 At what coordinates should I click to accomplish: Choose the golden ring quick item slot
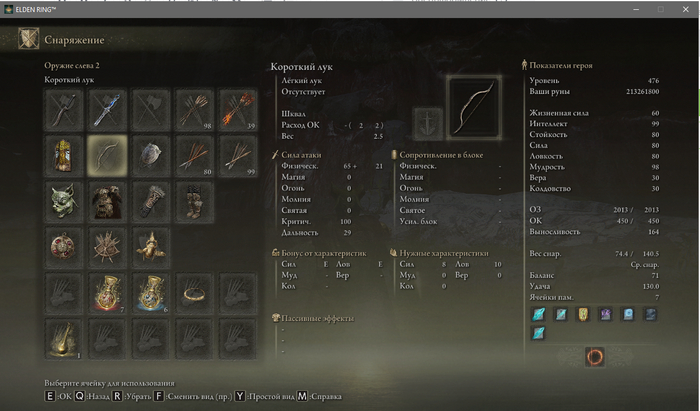point(194,291)
